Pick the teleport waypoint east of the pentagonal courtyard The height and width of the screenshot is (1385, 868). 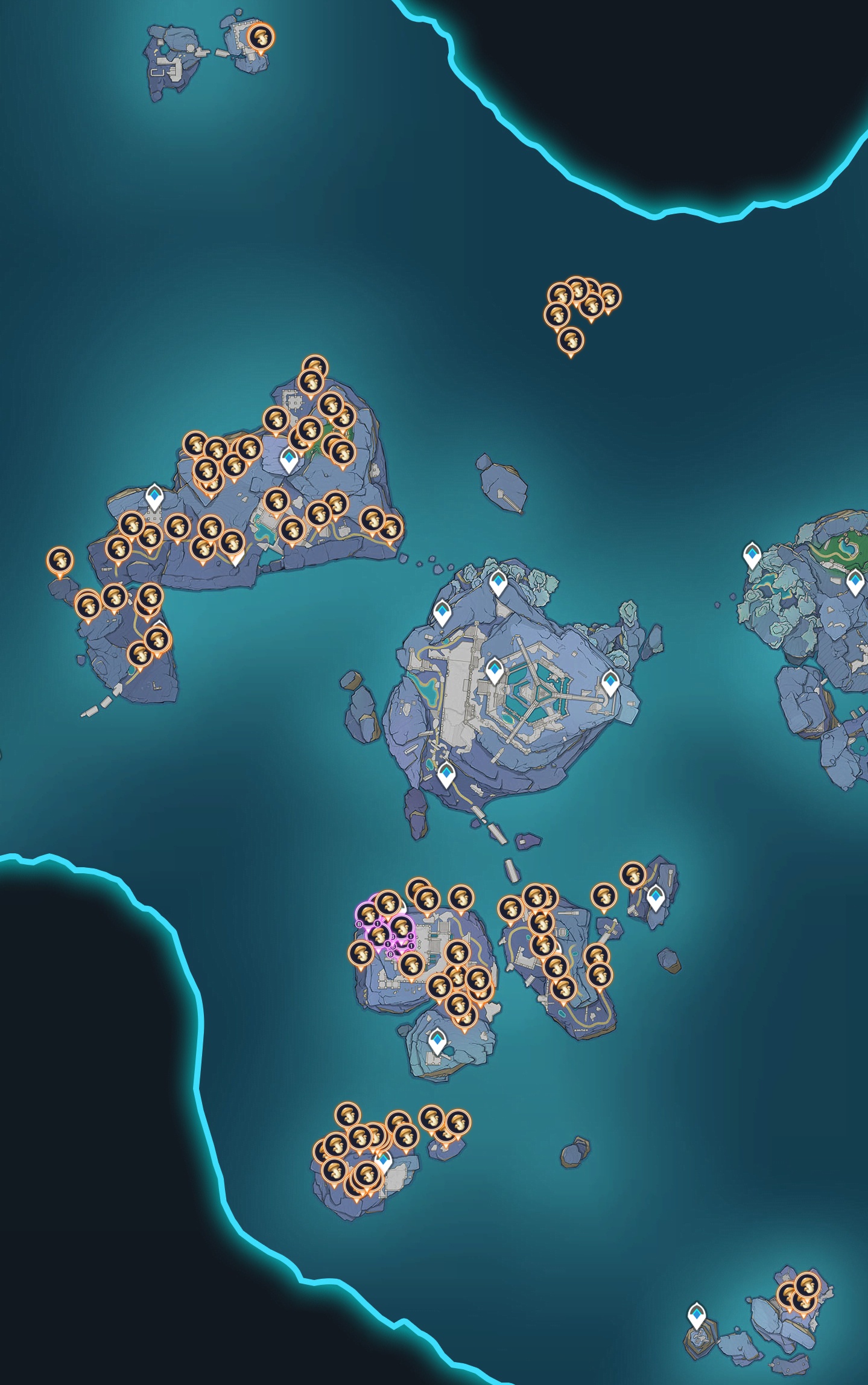[610, 683]
